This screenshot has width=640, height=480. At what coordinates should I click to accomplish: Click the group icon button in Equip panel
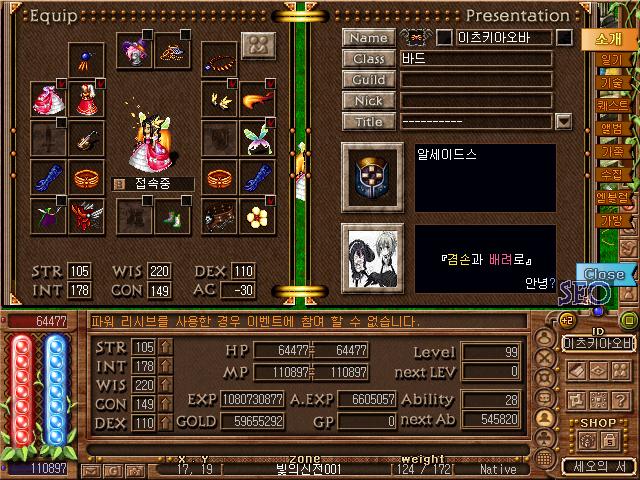pos(258,46)
